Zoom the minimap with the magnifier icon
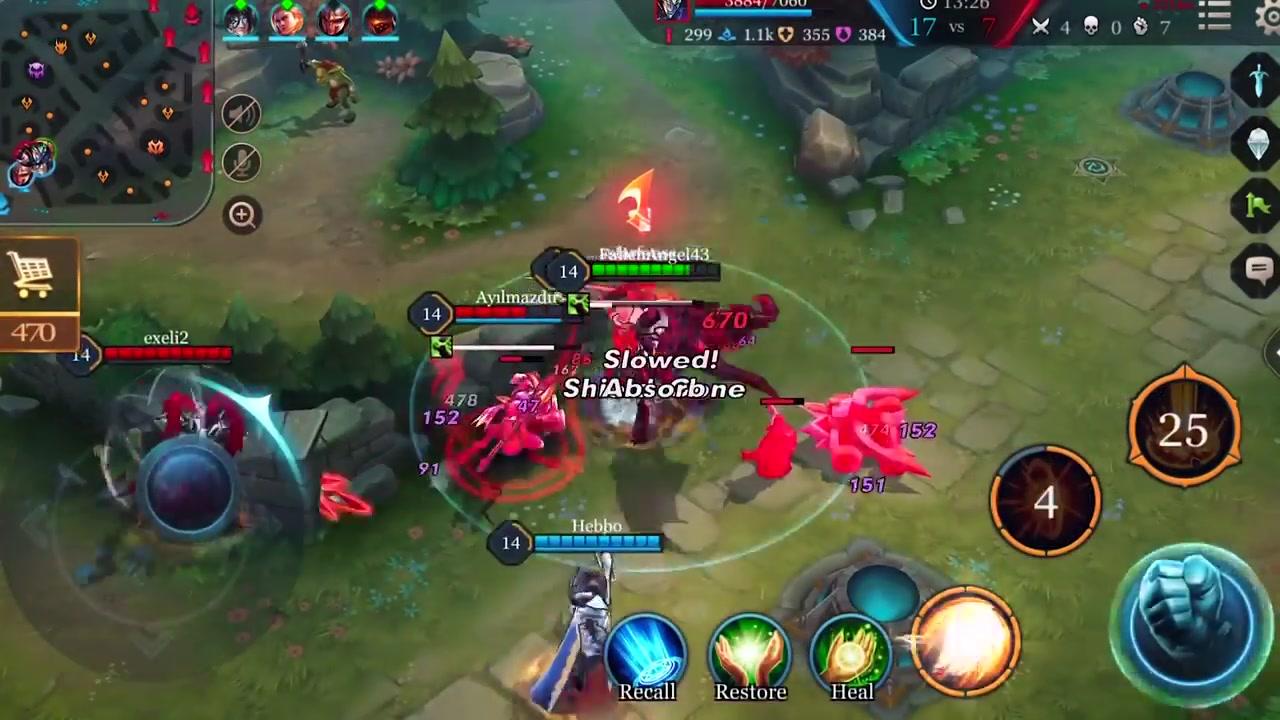This screenshot has width=1280, height=720. 242,215
